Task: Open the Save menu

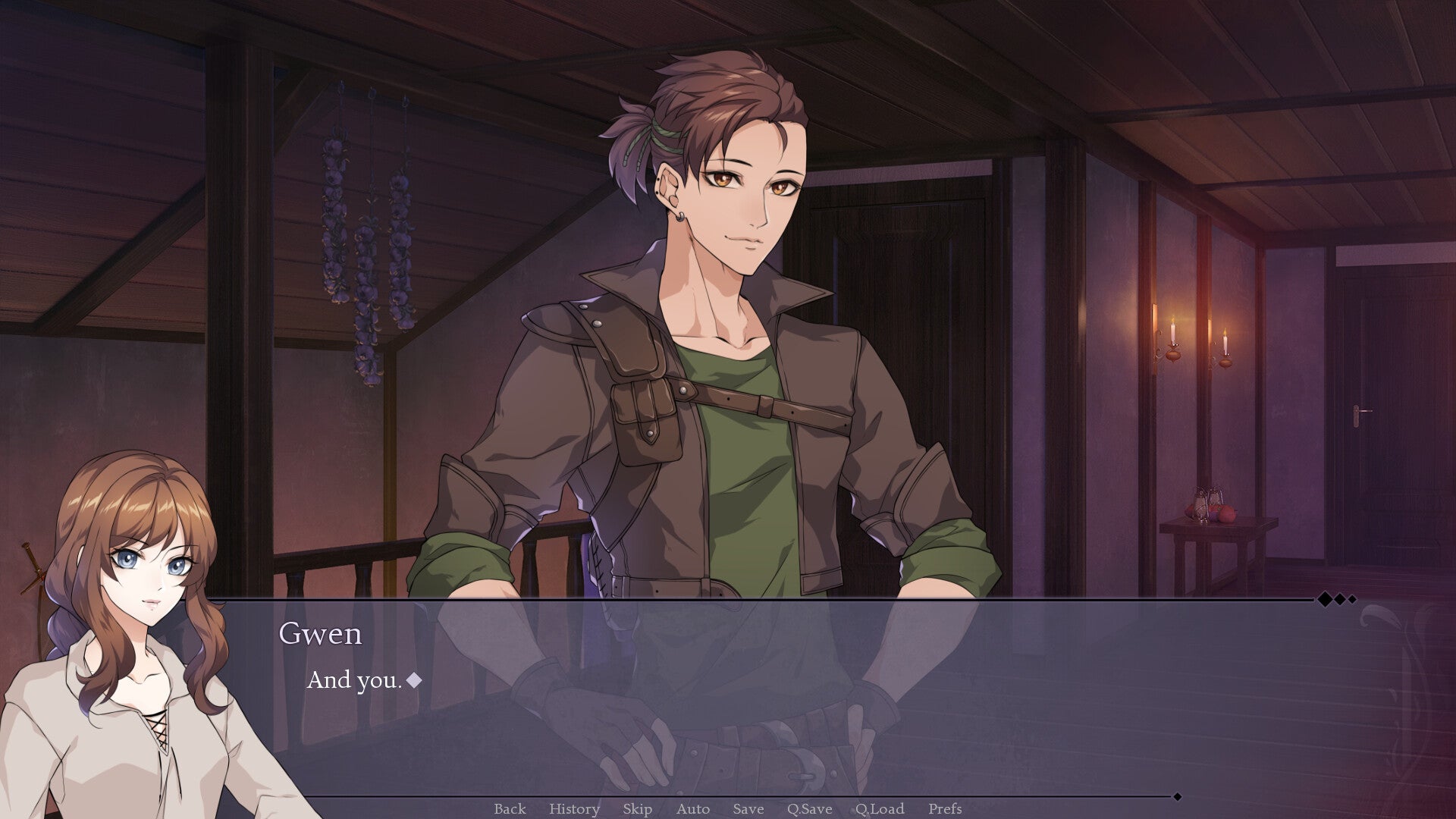Action: pos(748,809)
